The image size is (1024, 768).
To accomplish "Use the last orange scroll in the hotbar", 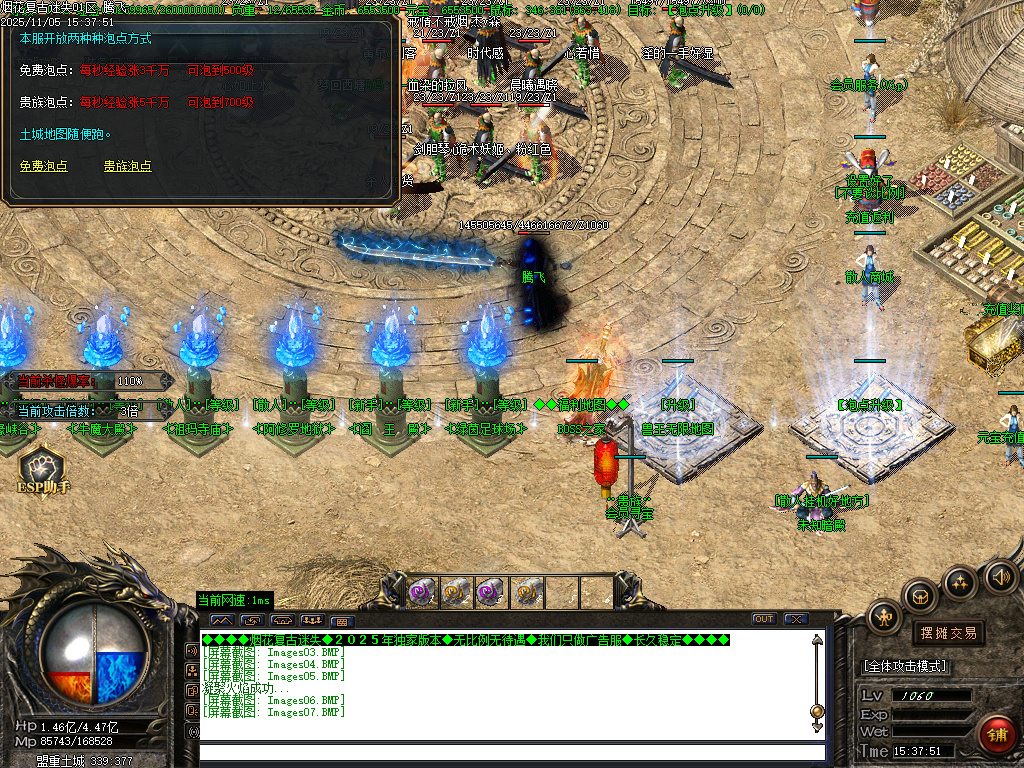I will pos(527,593).
